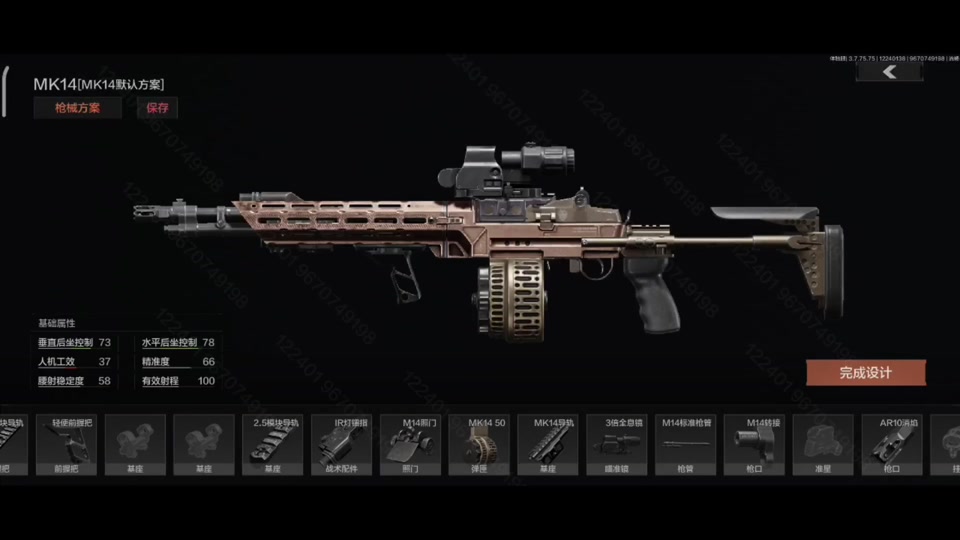Screen dimensions: 960x540
Task: Choose the empty 准星 front sight slot
Action: tap(823, 444)
